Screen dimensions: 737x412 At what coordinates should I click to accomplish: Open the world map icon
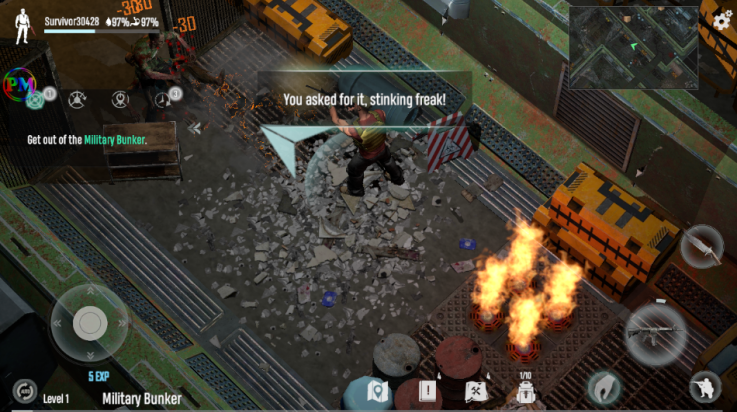[378, 391]
